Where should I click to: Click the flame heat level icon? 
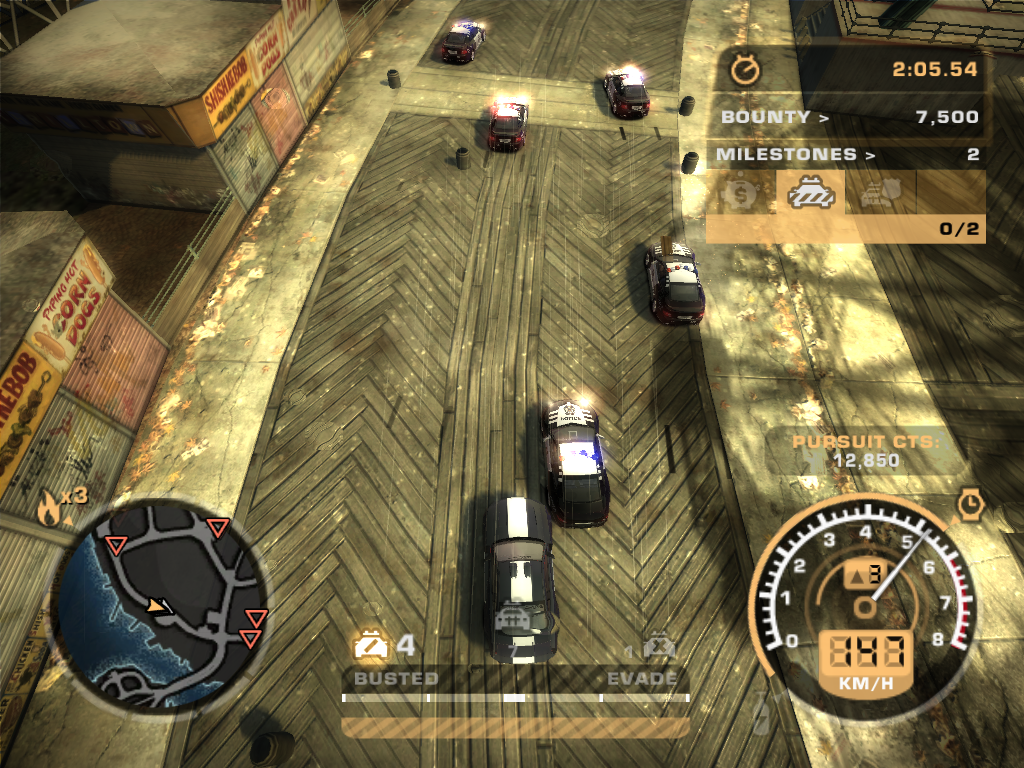tap(49, 510)
